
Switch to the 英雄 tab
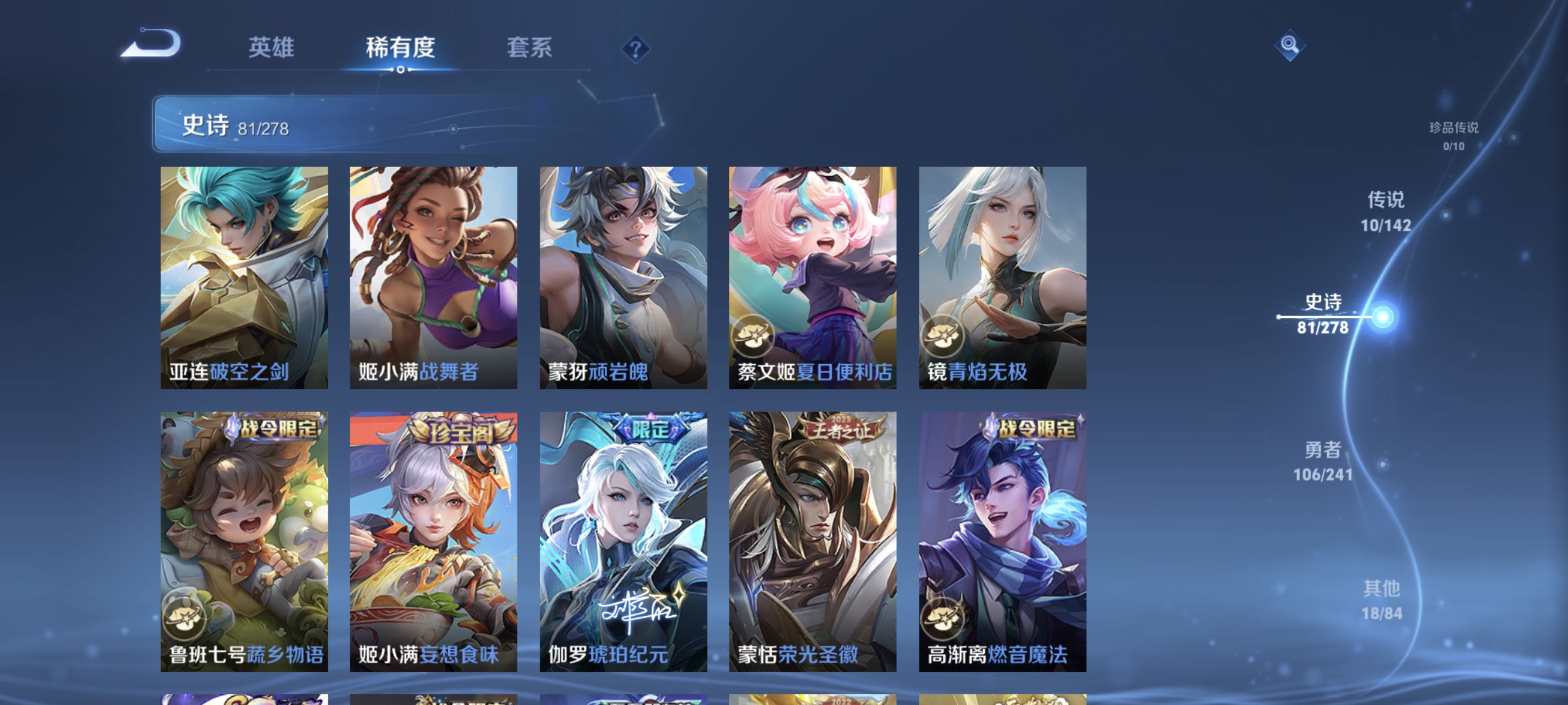pos(271,49)
